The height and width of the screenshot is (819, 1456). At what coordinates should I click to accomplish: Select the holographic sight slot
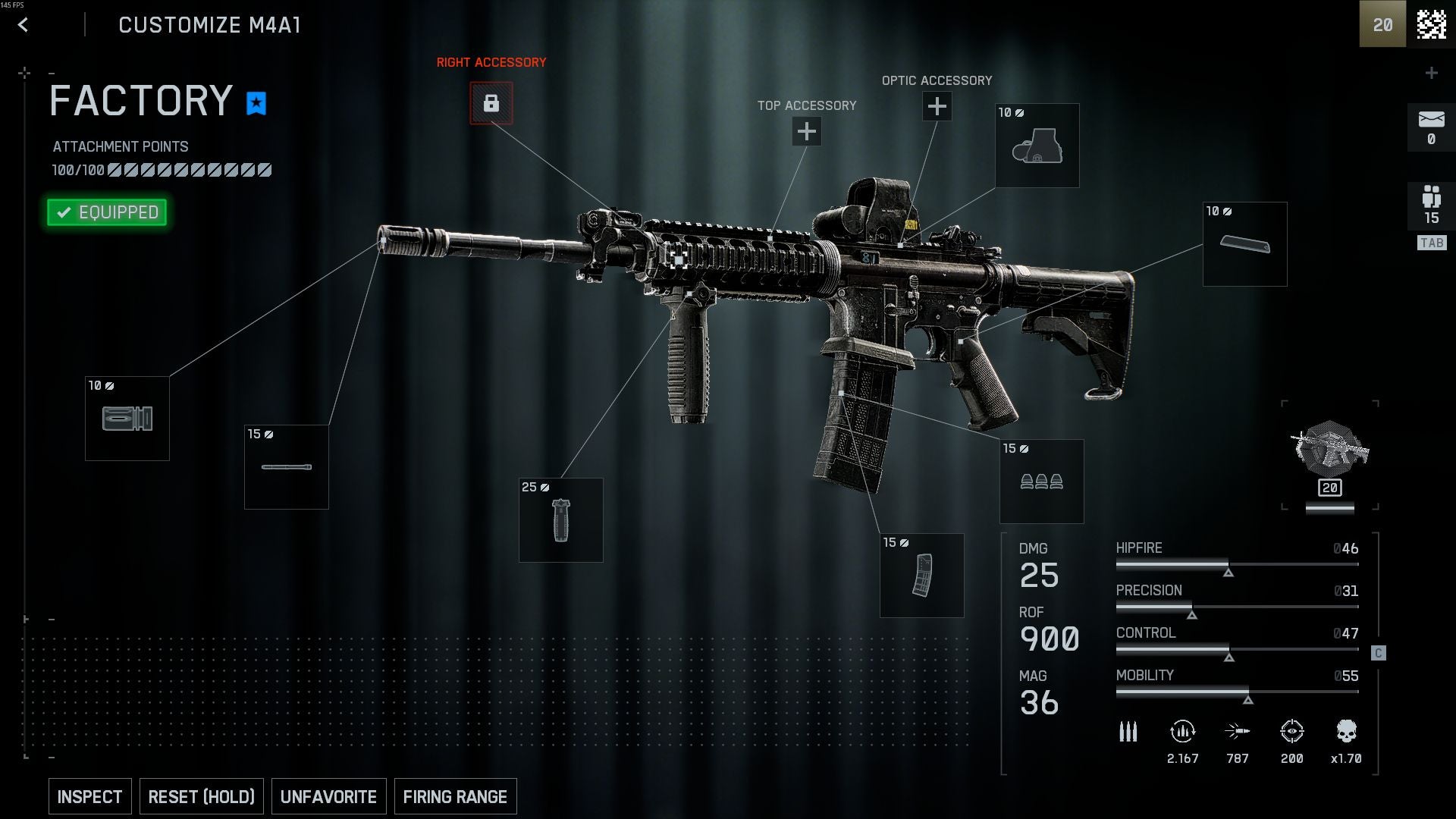(x=1037, y=146)
